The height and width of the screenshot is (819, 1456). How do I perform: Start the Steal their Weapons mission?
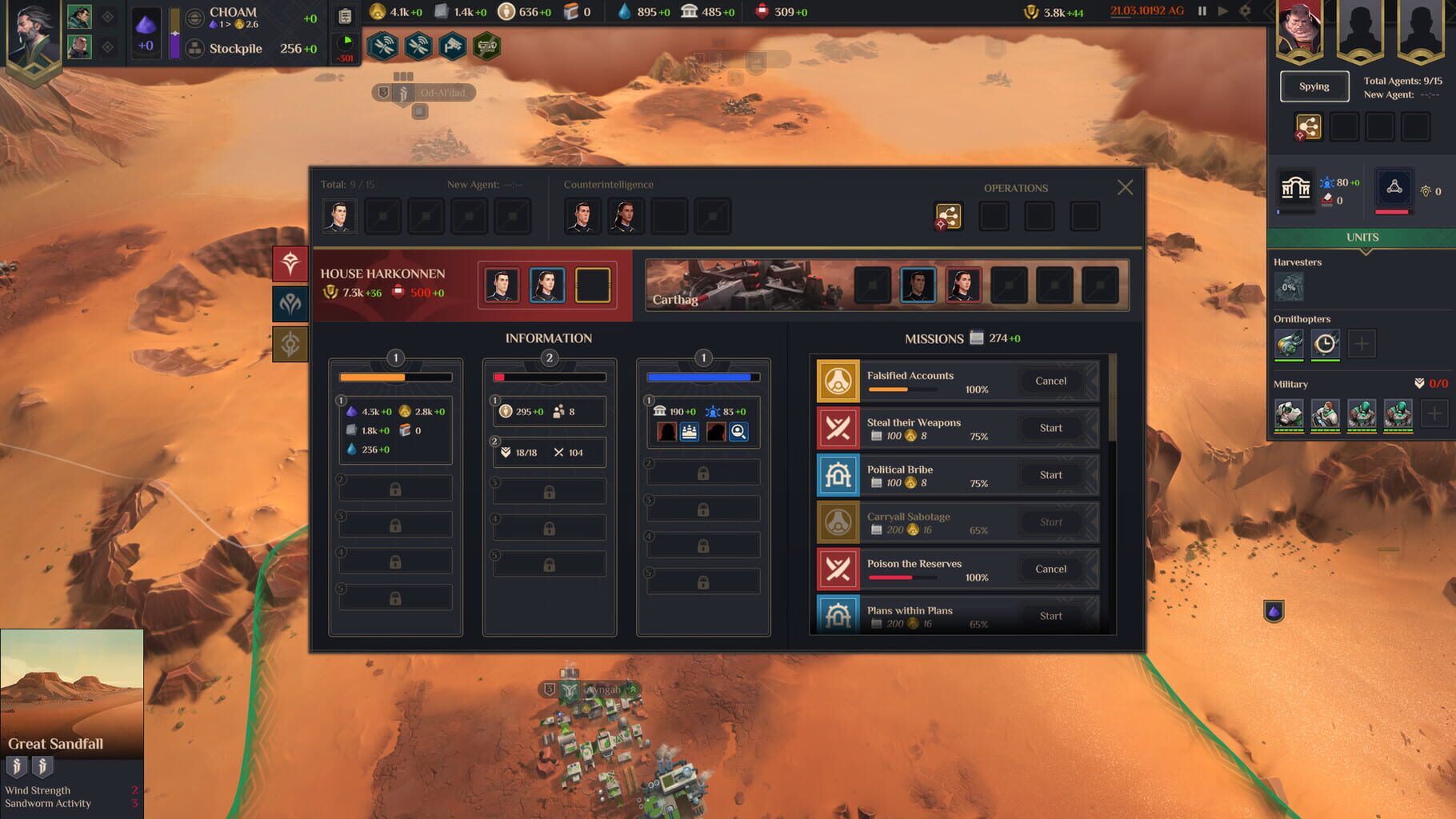(x=1050, y=428)
